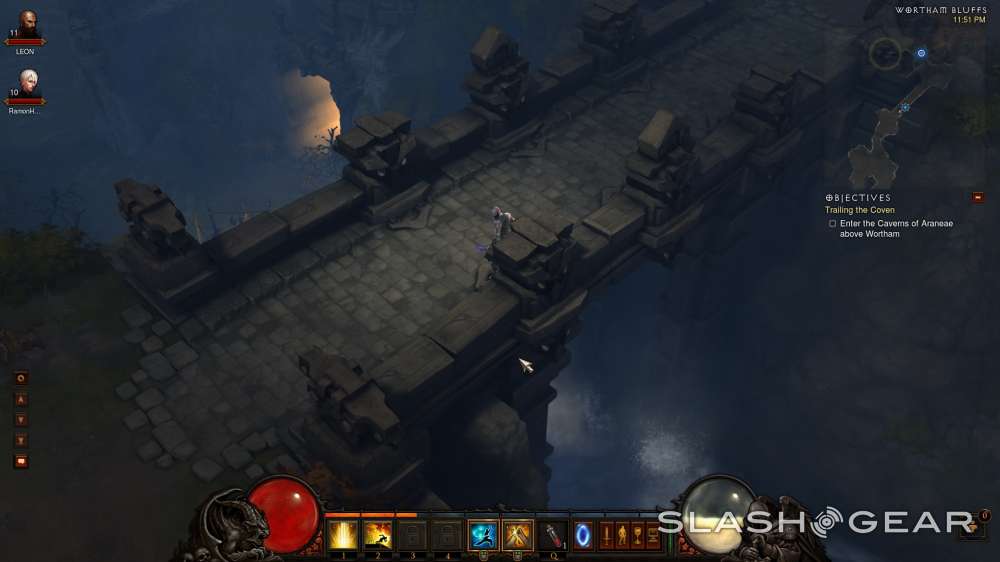Click the chat bubble button in the left column

[21, 461]
